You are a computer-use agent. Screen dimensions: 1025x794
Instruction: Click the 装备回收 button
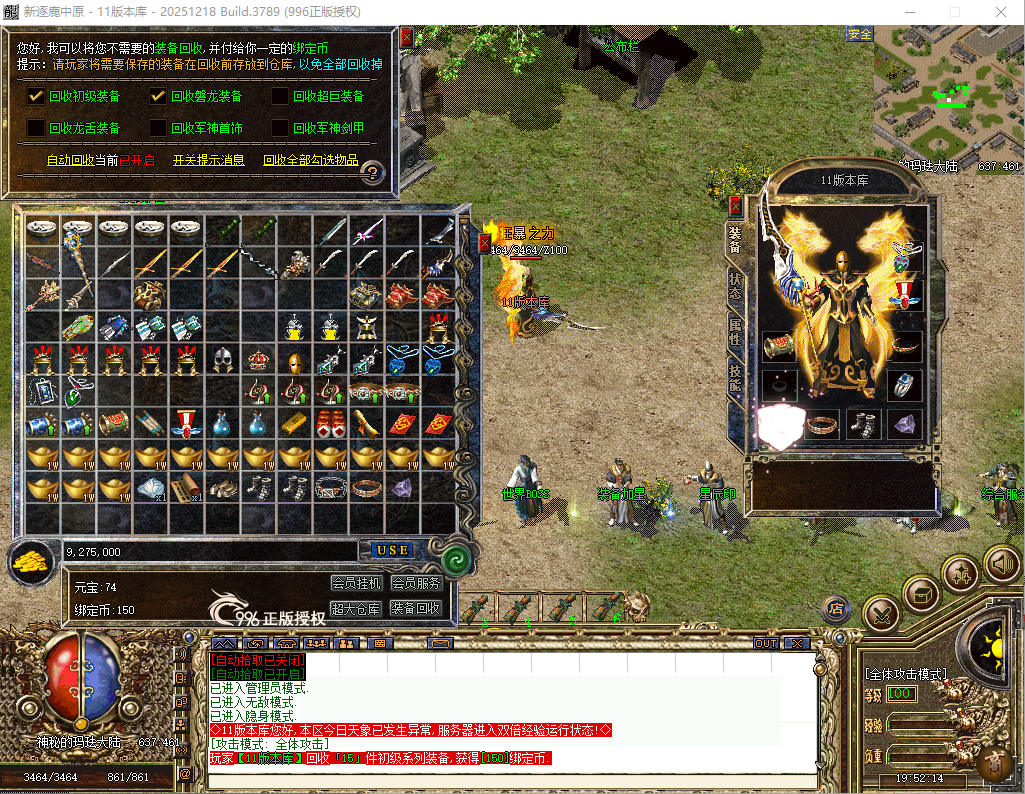pos(415,608)
